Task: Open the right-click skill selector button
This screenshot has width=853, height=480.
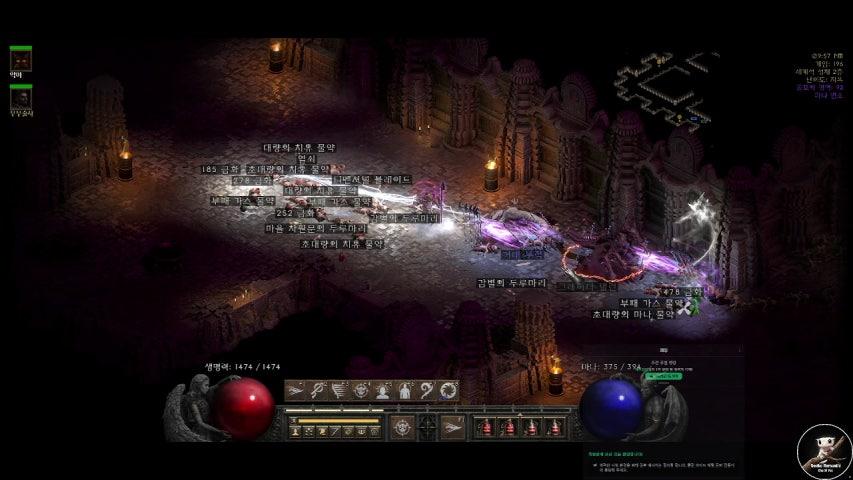Action: pos(453,427)
